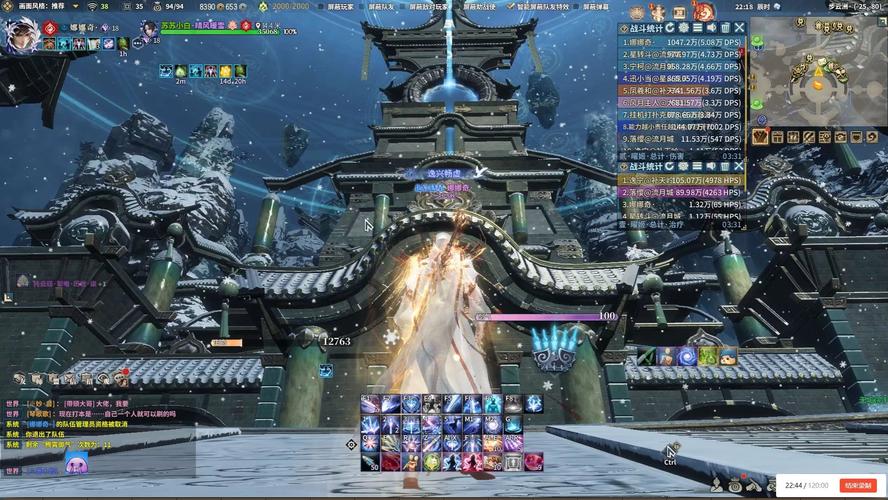This screenshot has width=888, height=500.
Task: Open the 画面风格 dropdown
Action: pos(40,6)
